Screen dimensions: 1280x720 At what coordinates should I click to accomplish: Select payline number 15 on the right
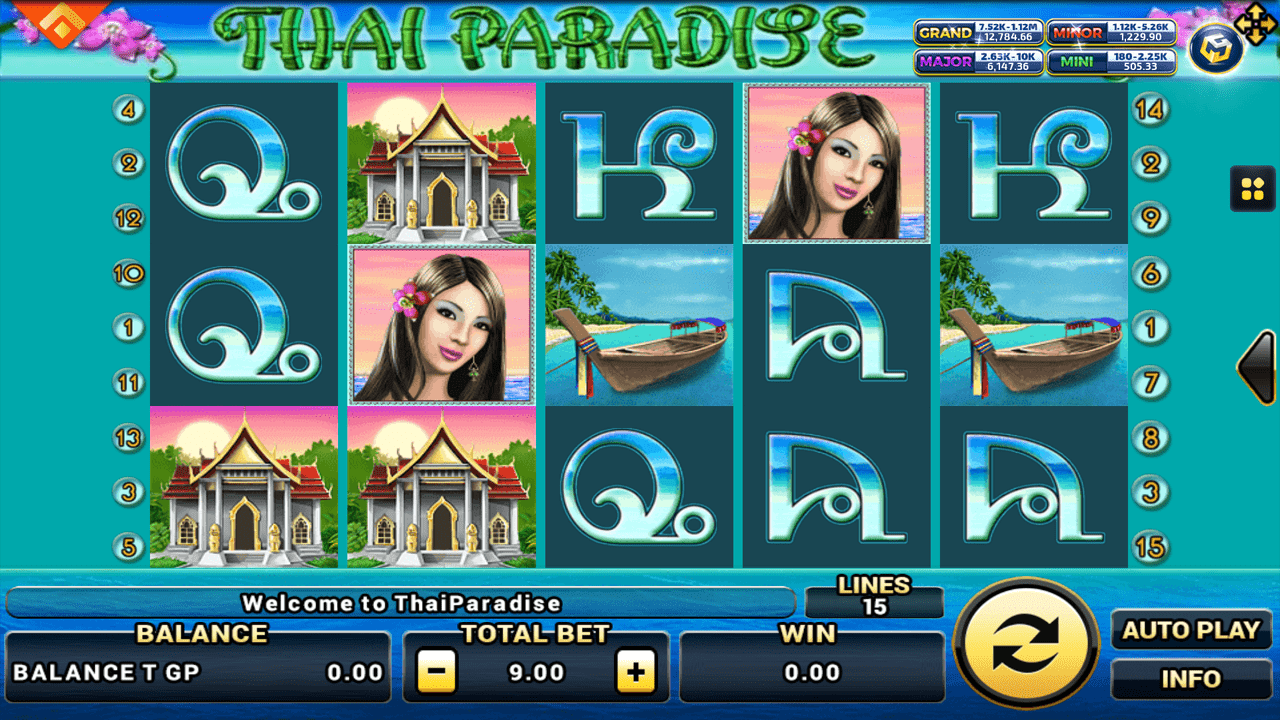(x=1150, y=545)
